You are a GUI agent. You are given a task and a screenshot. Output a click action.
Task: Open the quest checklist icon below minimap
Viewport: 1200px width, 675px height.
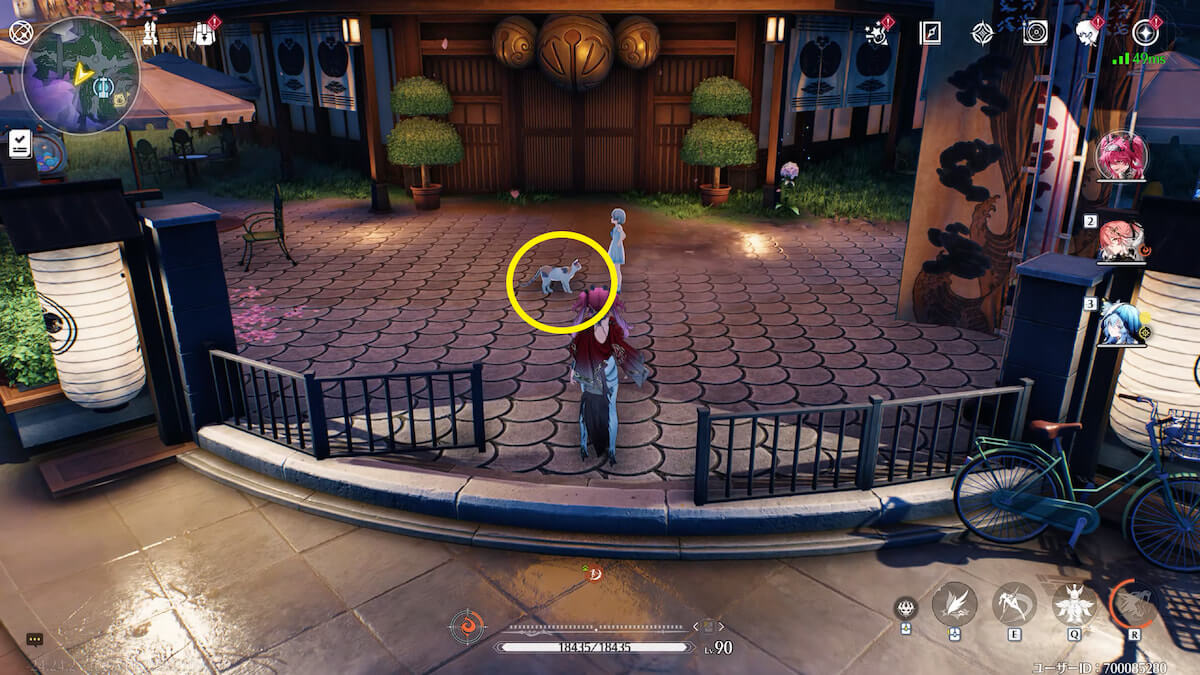coord(20,143)
